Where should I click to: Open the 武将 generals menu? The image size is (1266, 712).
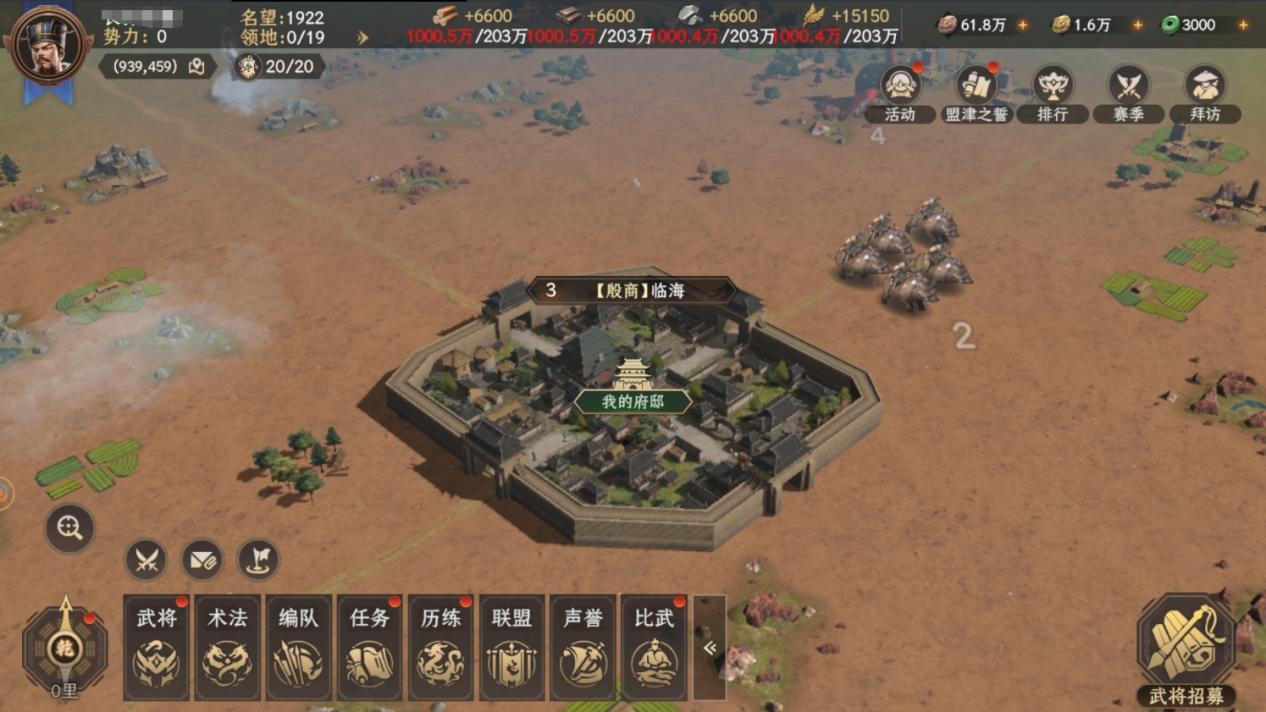(156, 647)
